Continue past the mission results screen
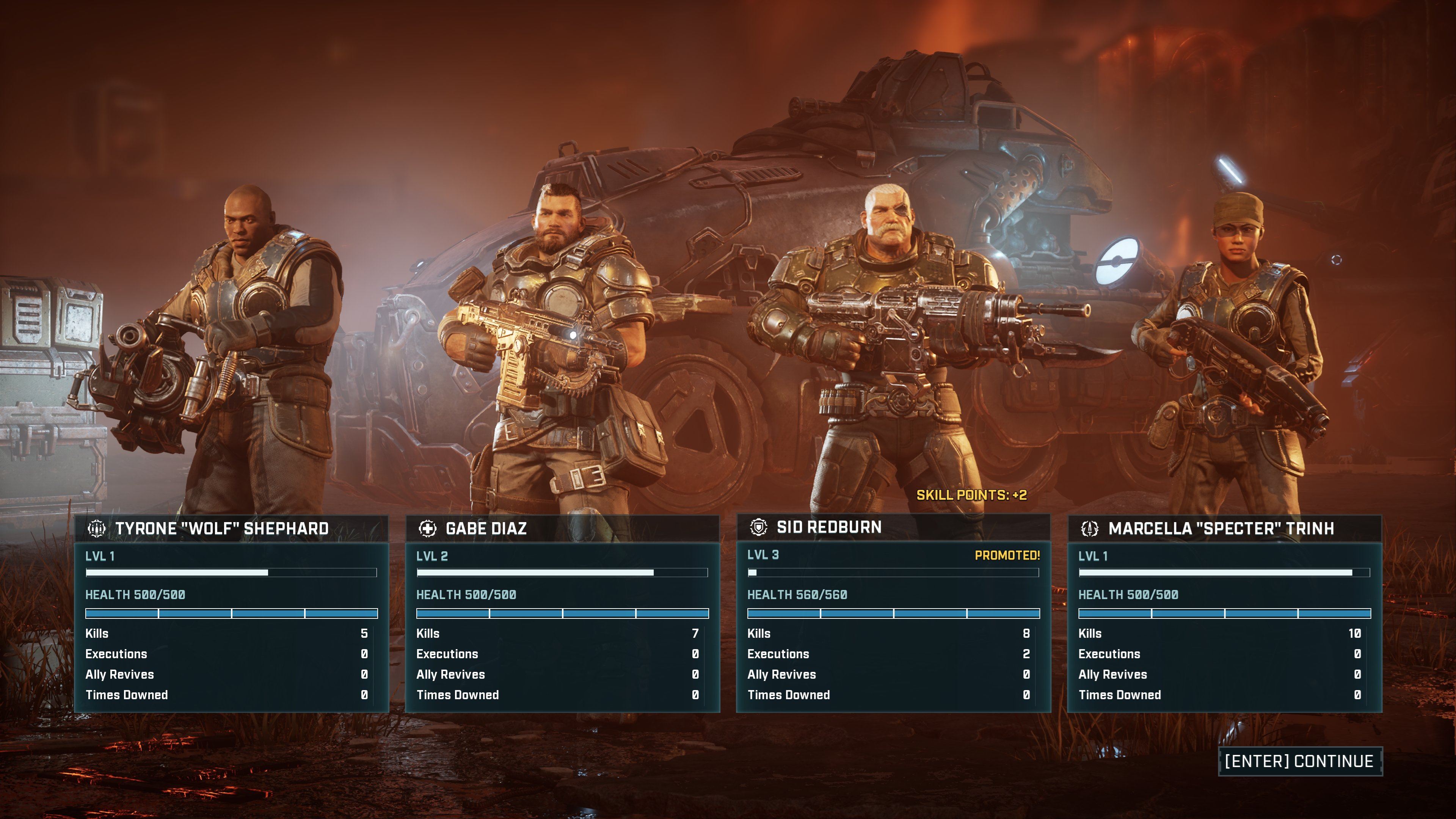1456x819 pixels. tap(1299, 761)
